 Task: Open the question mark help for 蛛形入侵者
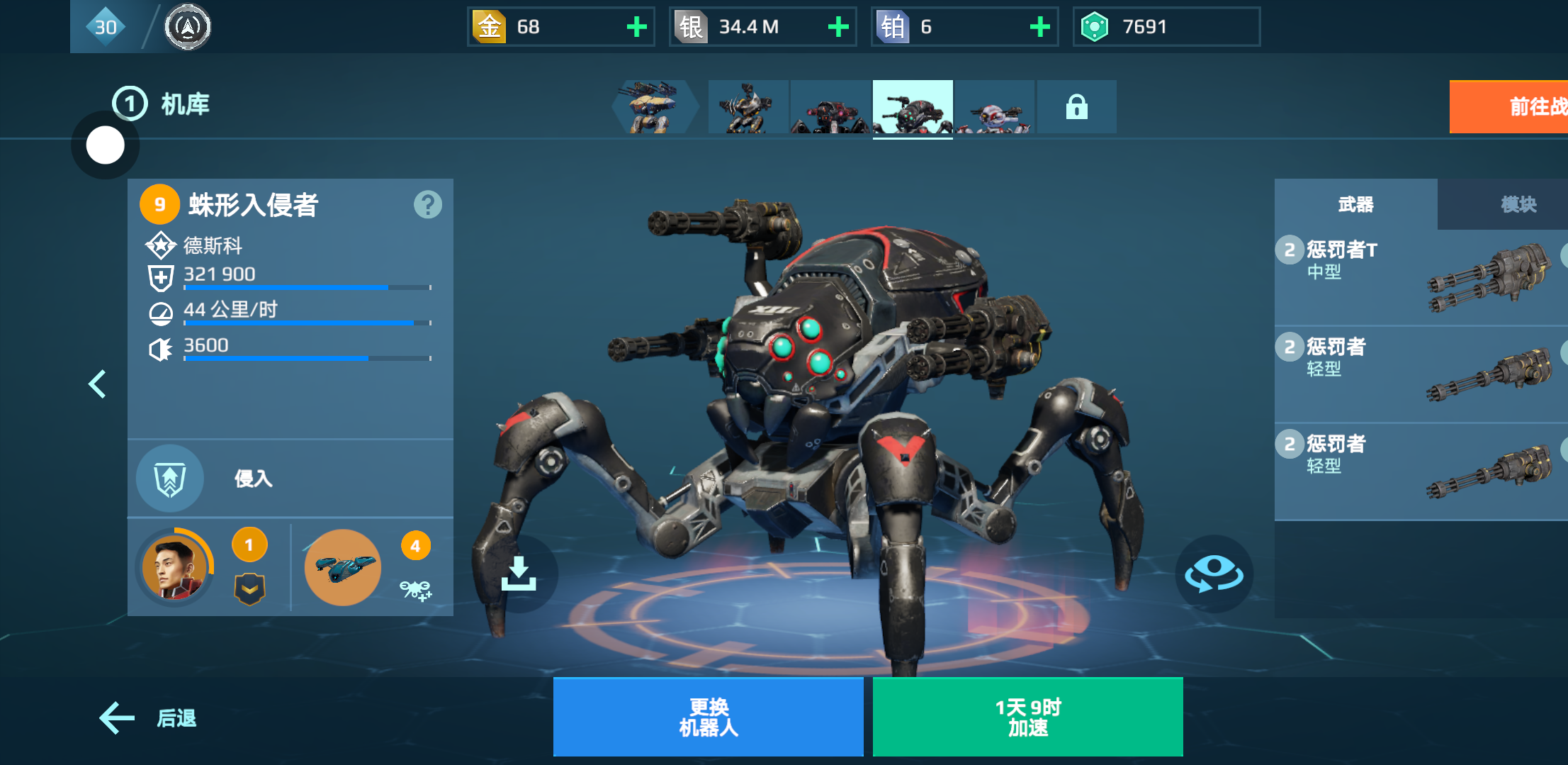coord(427,205)
